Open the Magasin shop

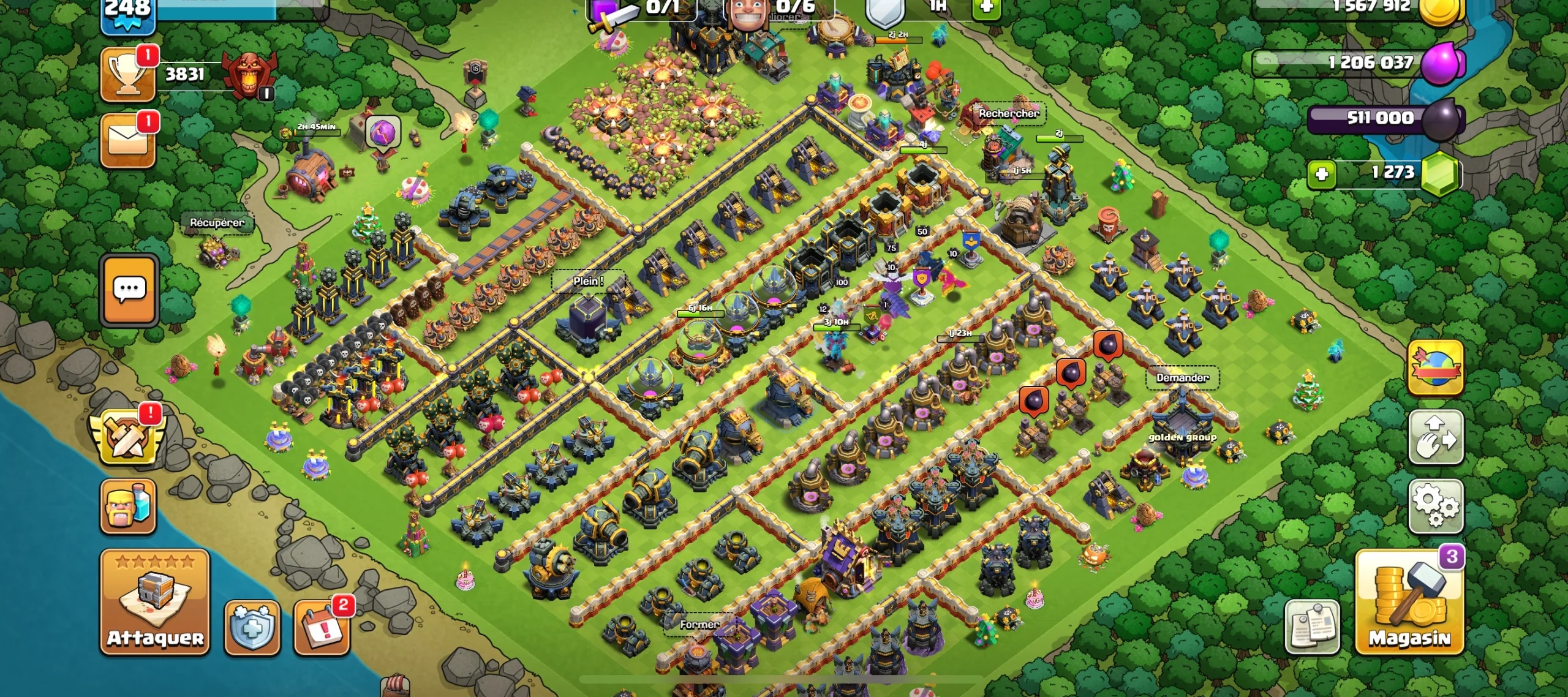point(1409,602)
